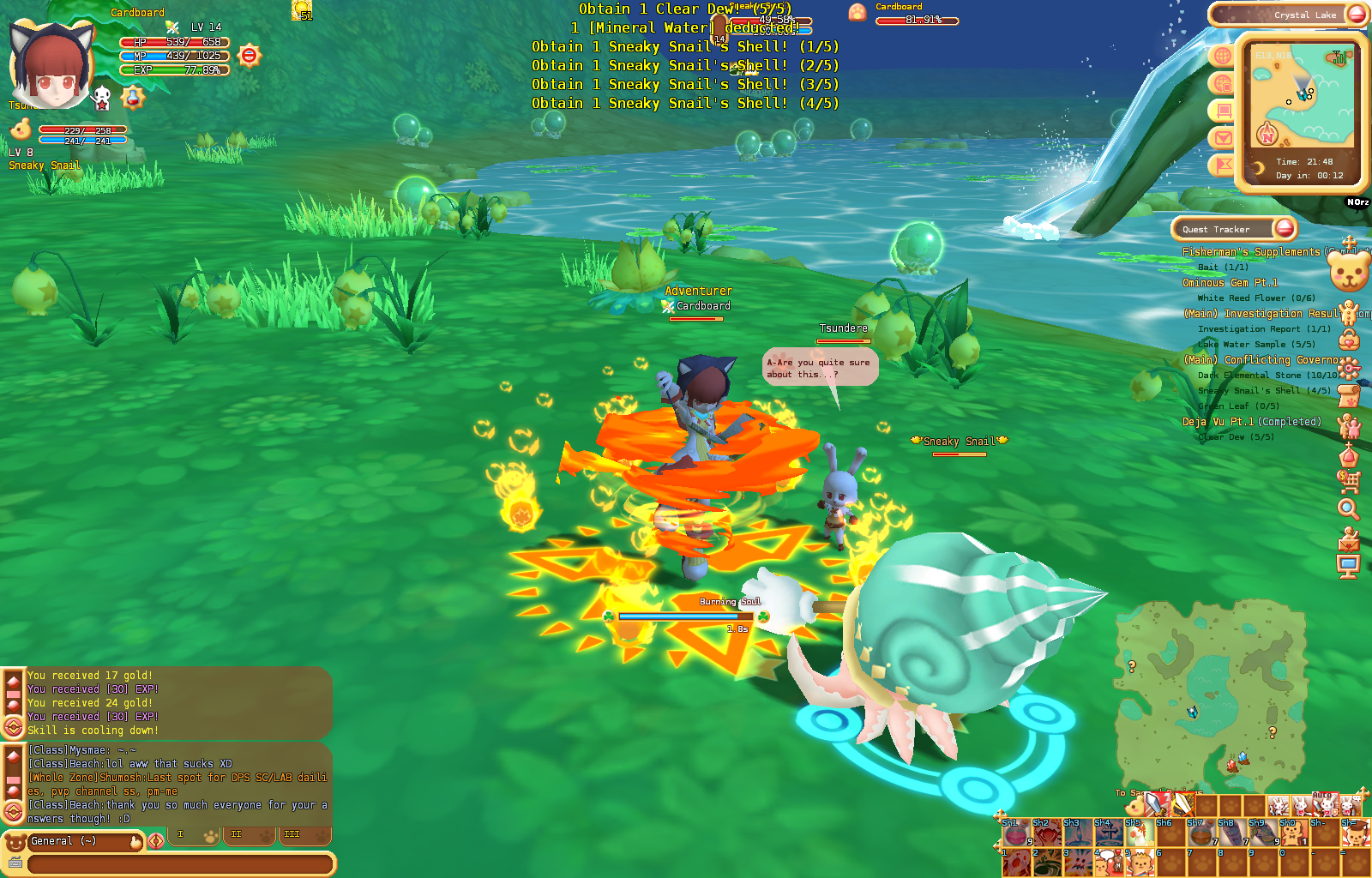Open the heart handbag inventory icon

pos(1348,340)
